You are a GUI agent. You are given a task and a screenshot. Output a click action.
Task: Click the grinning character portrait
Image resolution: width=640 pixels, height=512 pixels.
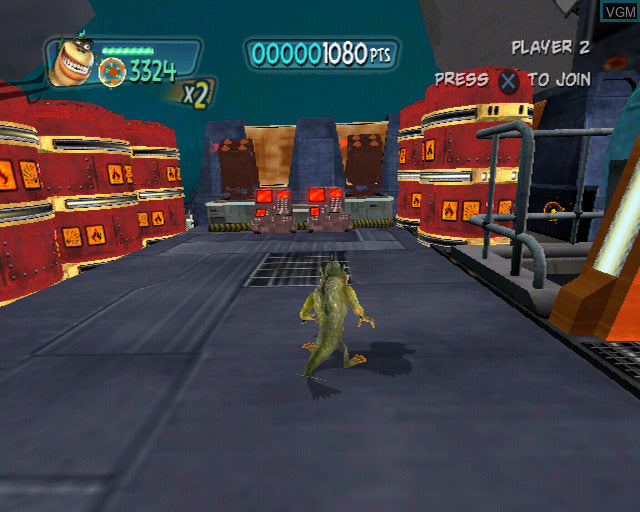(70, 61)
